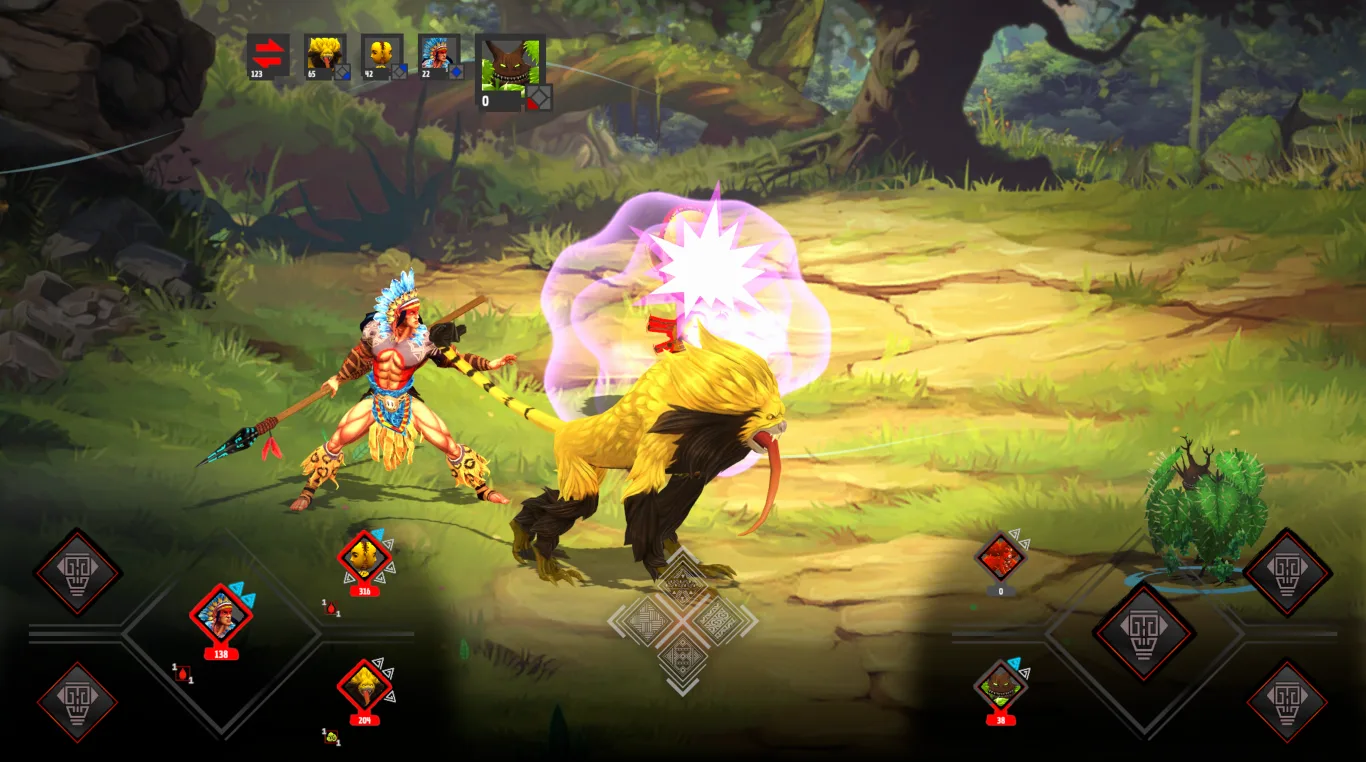Click the blood drop status icon under the warrior
This screenshot has height=762, width=1366.
tap(182, 673)
